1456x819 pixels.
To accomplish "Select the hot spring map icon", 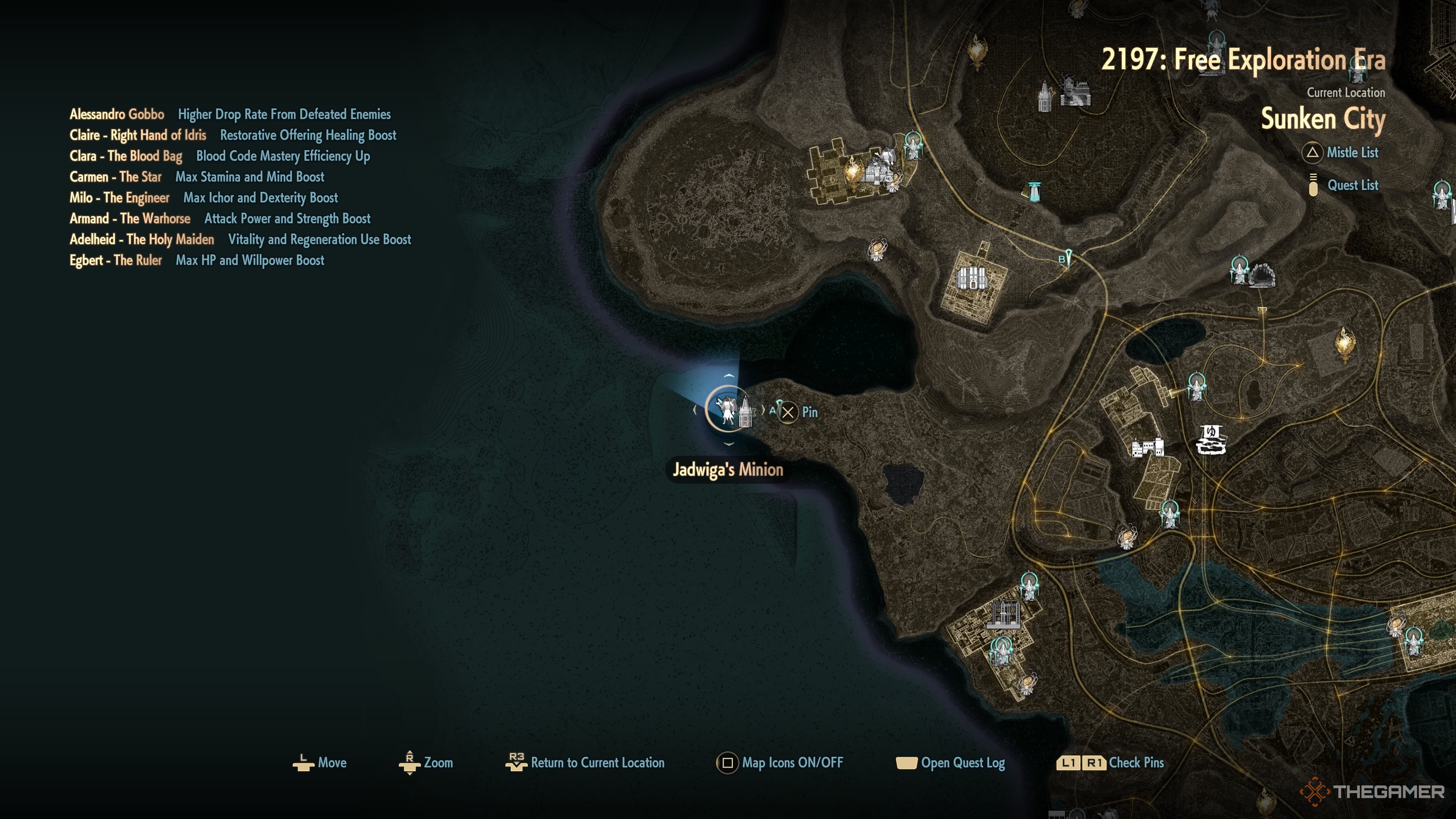I will (1211, 440).
